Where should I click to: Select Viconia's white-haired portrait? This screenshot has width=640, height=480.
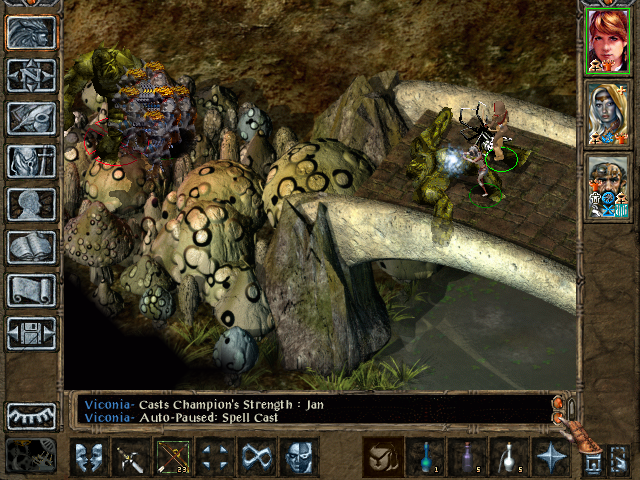coord(605,113)
